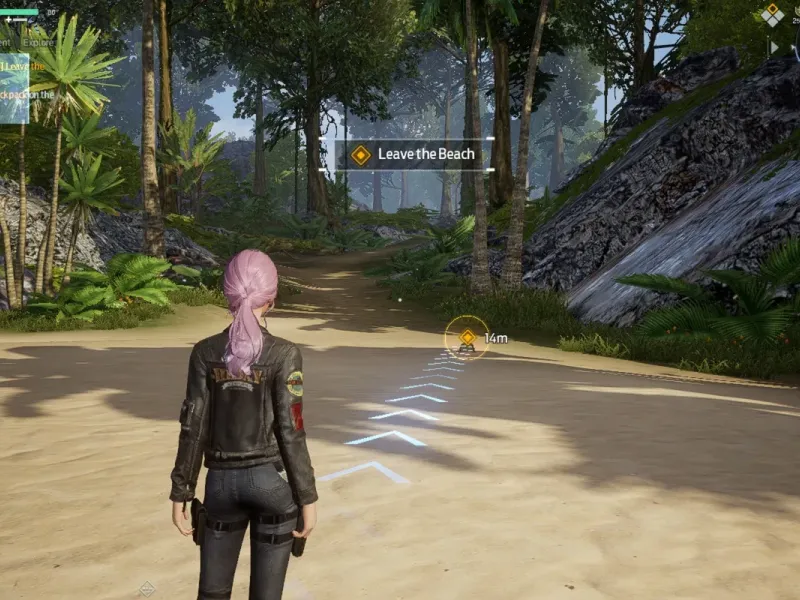The height and width of the screenshot is (600, 800).
Task: Select the Leave the Beach objective banner
Action: coord(414,155)
